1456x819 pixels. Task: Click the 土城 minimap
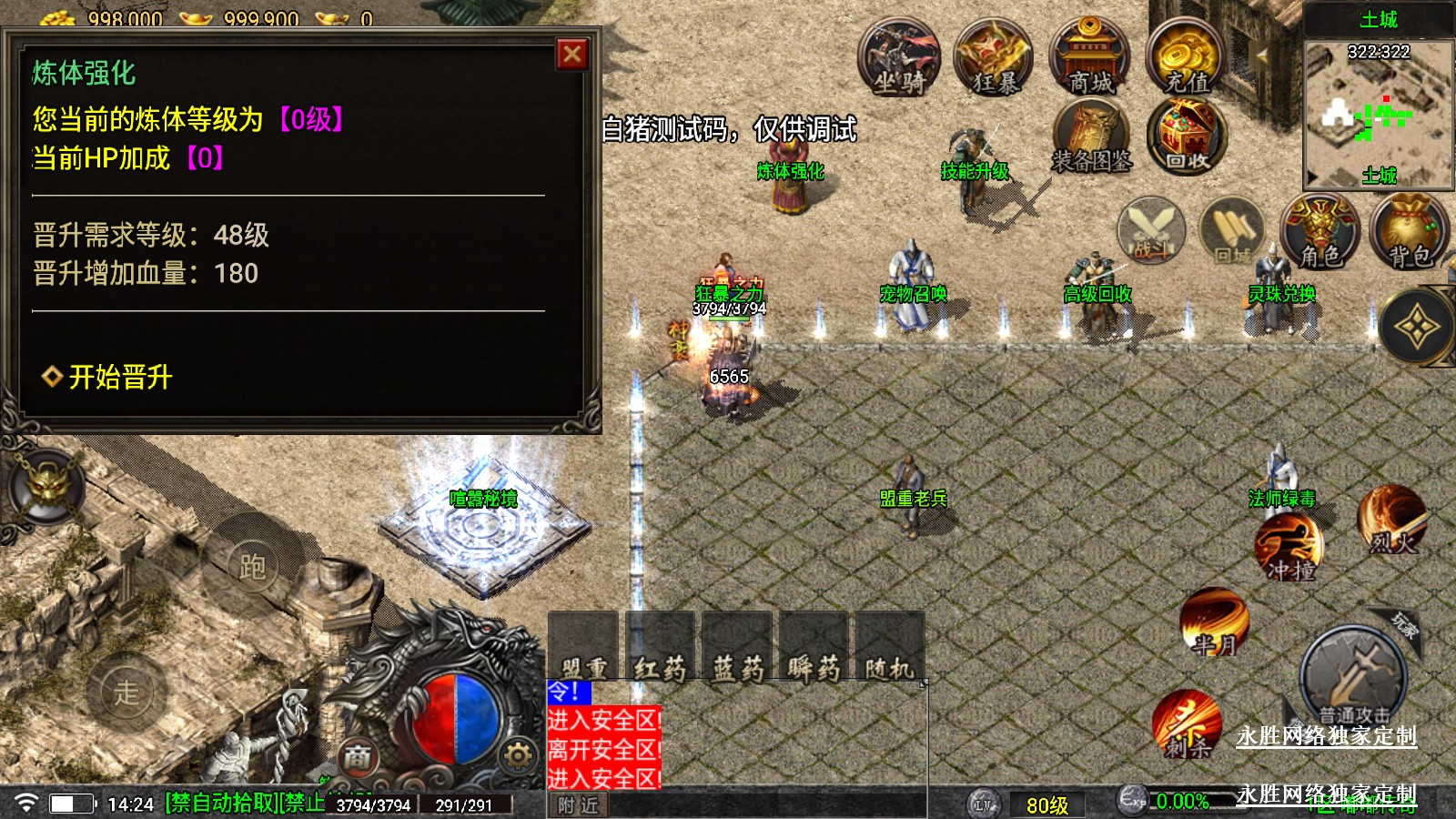(1379, 114)
